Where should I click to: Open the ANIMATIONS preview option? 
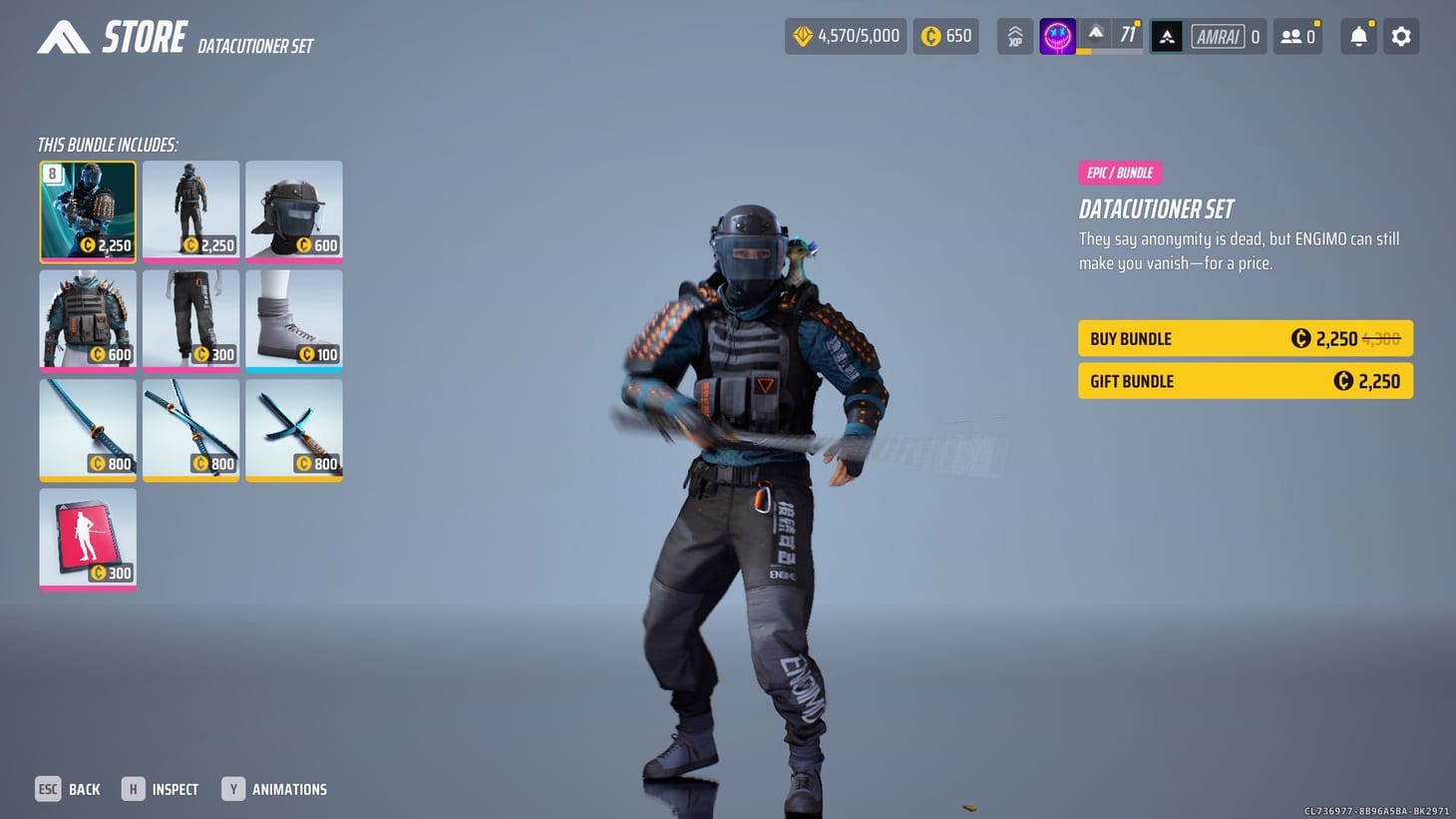point(275,789)
